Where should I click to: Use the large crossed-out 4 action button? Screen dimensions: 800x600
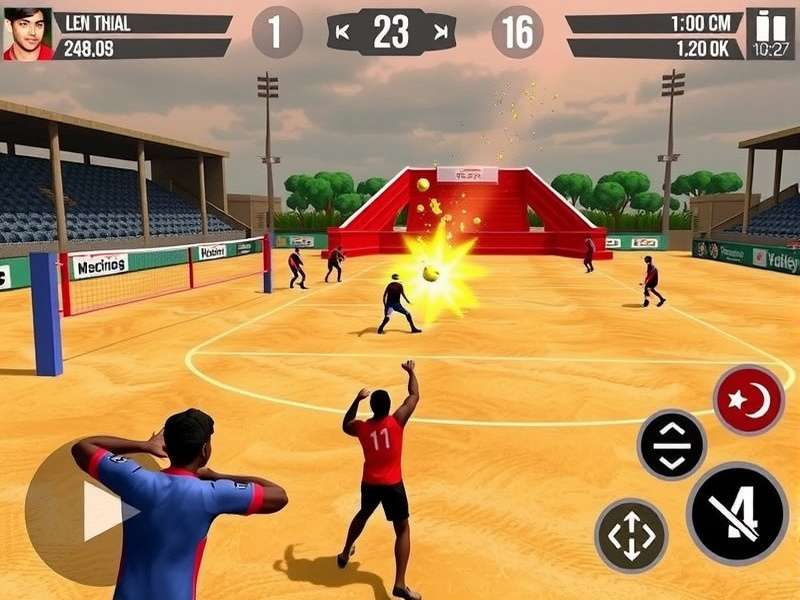click(x=738, y=514)
